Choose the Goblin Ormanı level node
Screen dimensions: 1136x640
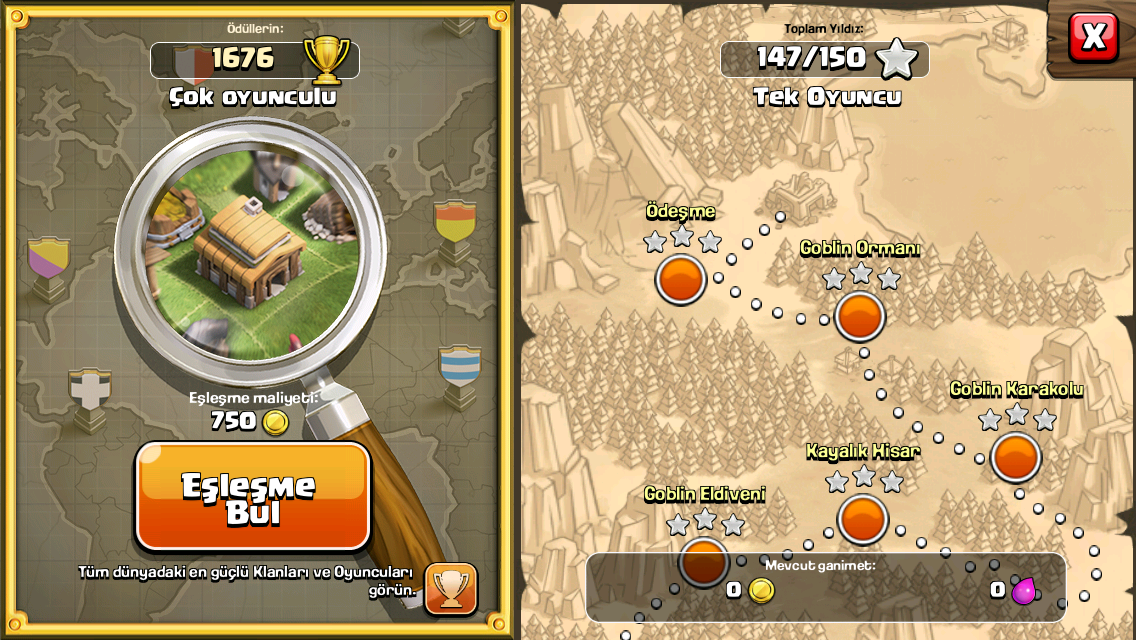pos(860,316)
